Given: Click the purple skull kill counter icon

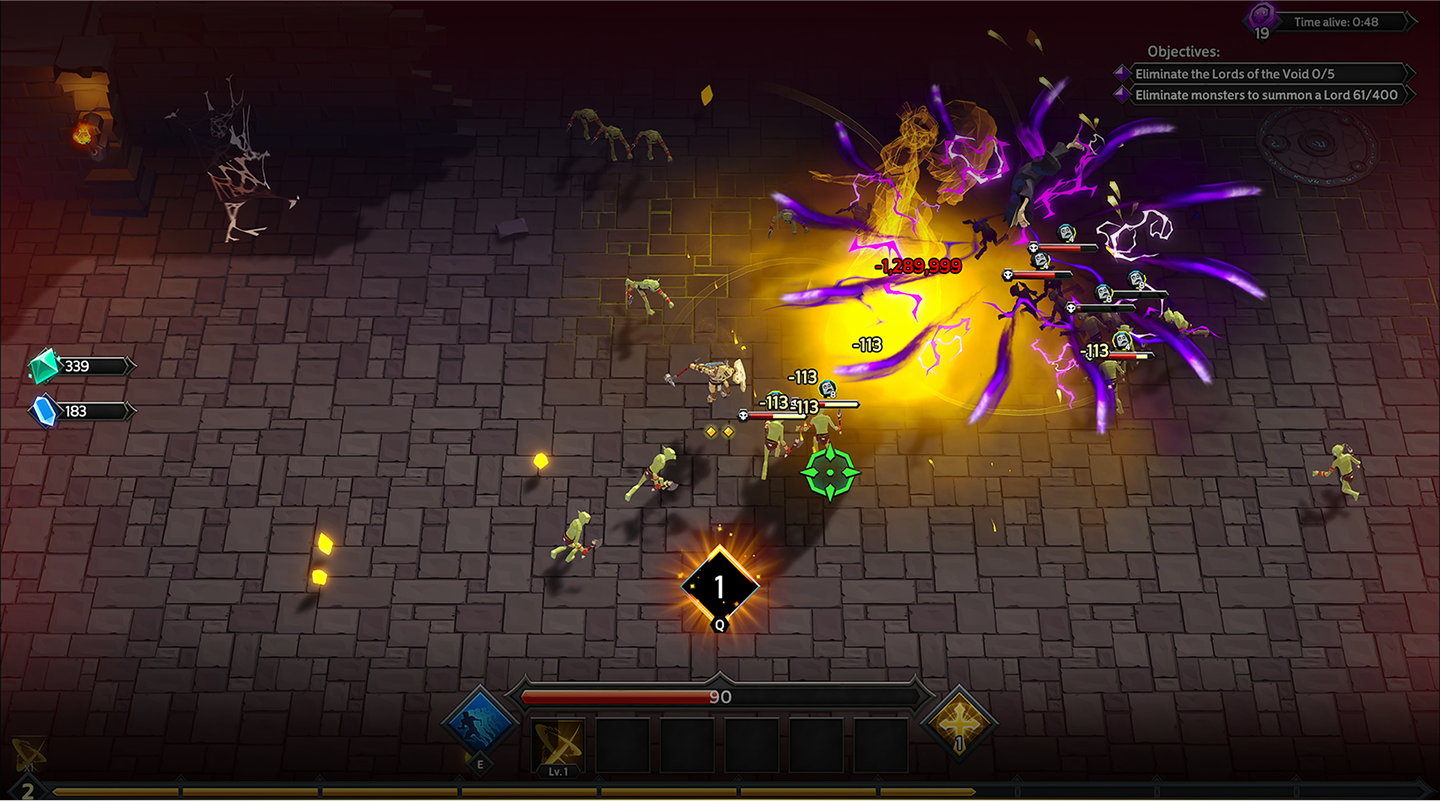Looking at the screenshot, I should 1261,18.
